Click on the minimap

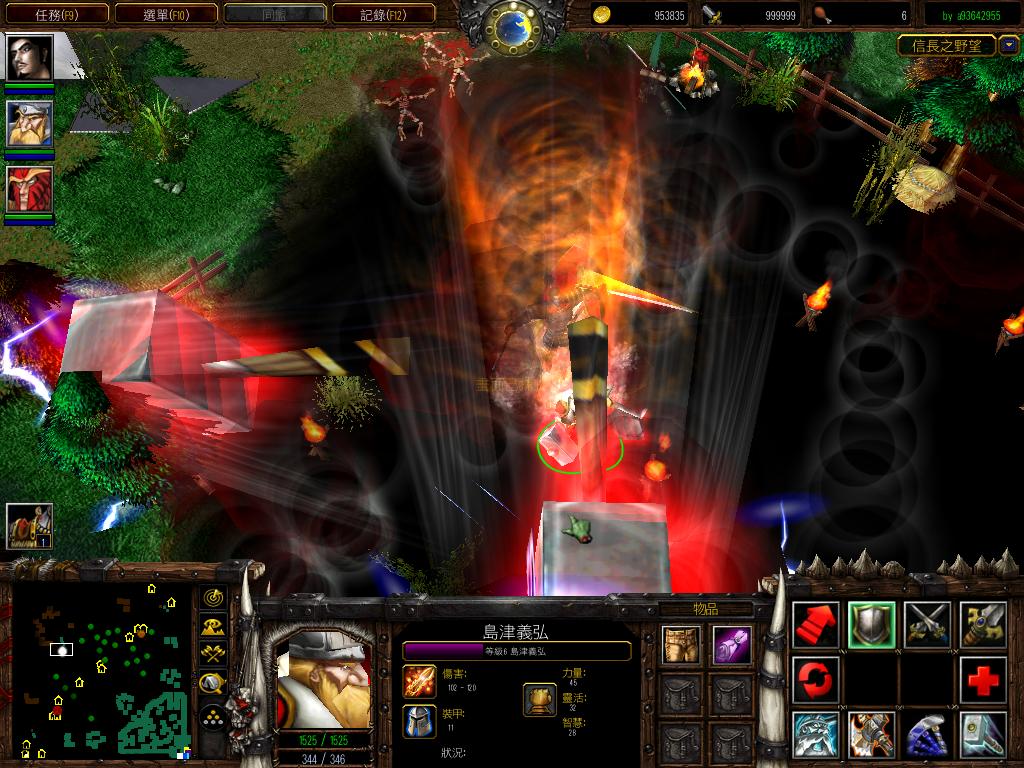click(100, 670)
